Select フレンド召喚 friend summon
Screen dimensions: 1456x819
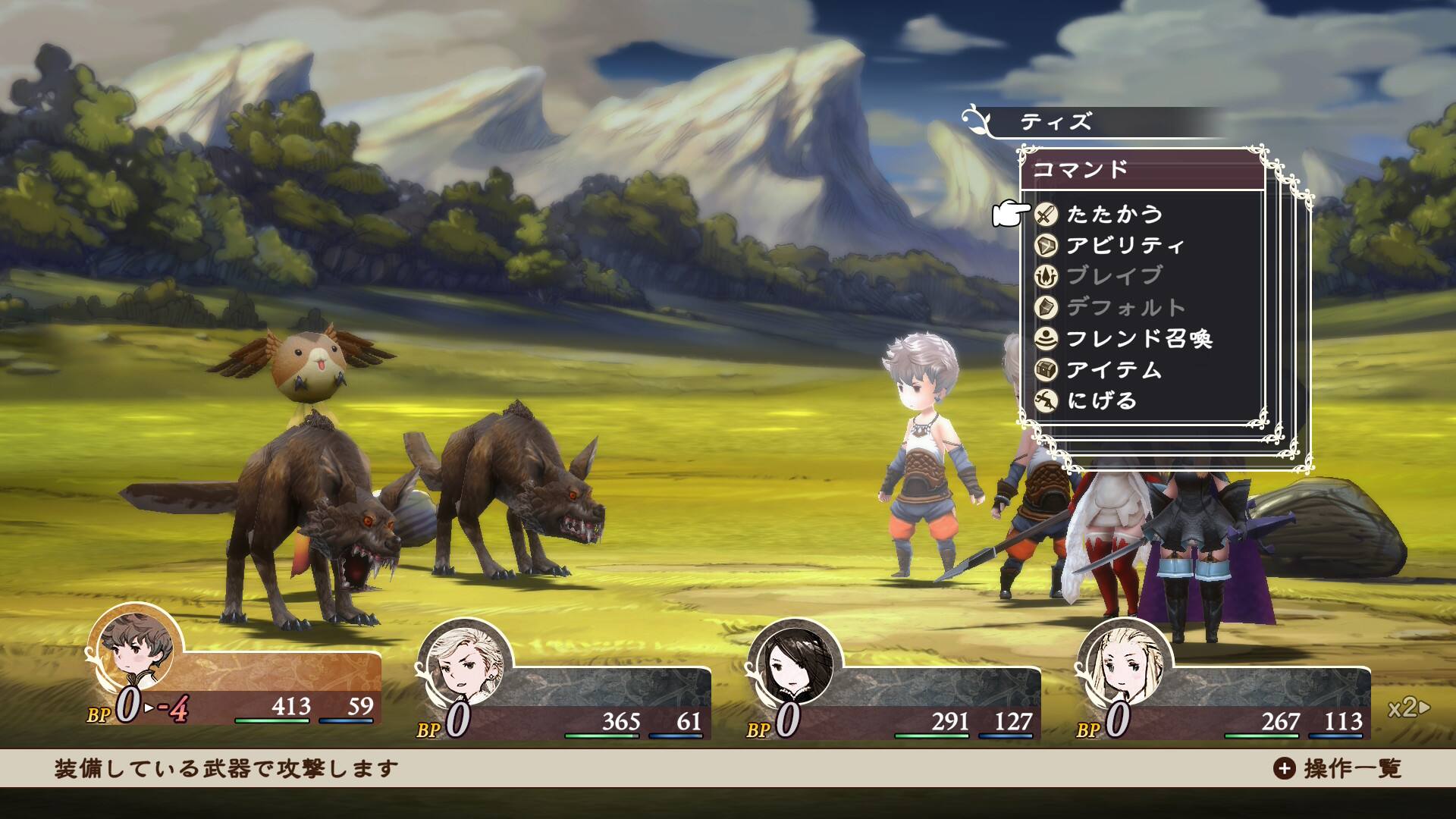tap(1138, 338)
